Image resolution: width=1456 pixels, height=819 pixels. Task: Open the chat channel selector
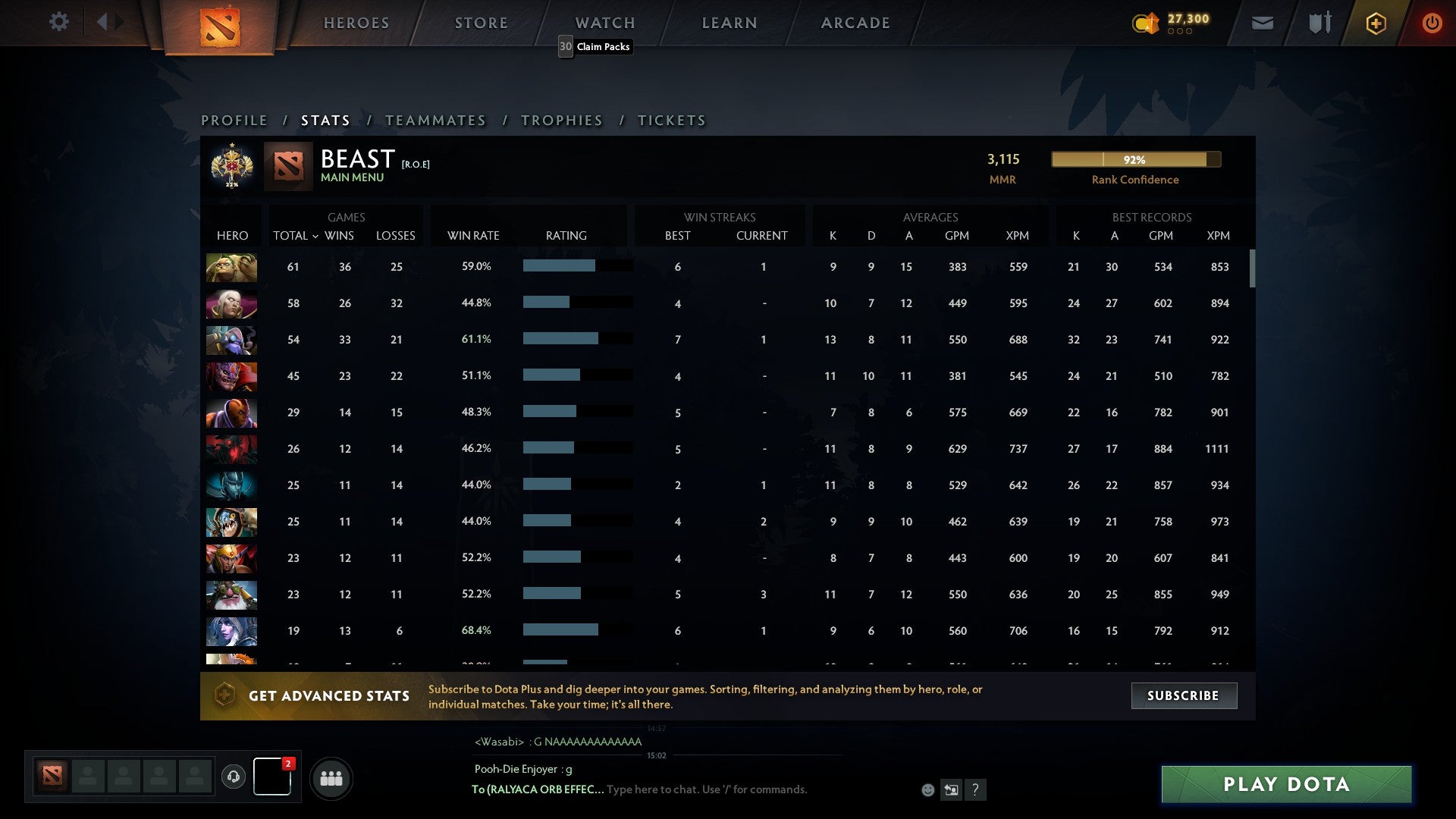[950, 789]
